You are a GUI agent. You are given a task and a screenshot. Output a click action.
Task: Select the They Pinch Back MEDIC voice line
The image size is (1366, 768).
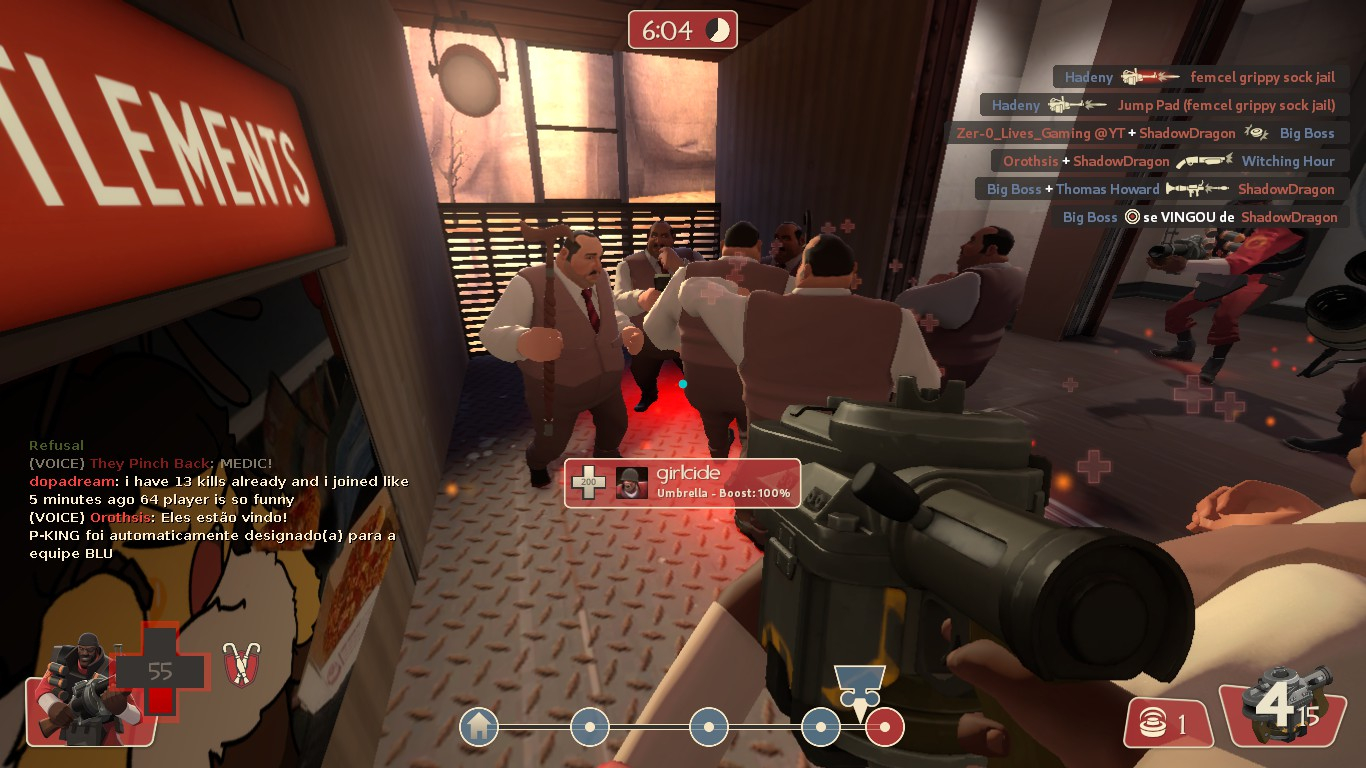tap(150, 463)
